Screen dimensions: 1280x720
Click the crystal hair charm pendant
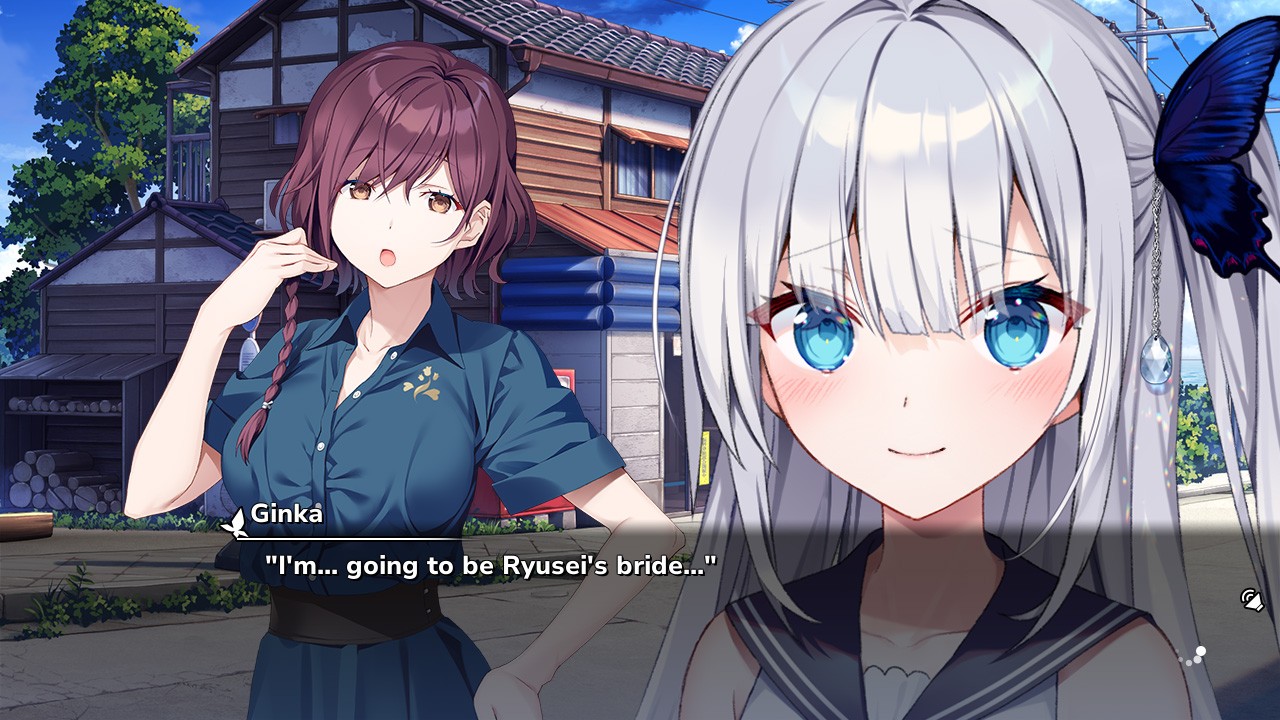(x=1158, y=356)
